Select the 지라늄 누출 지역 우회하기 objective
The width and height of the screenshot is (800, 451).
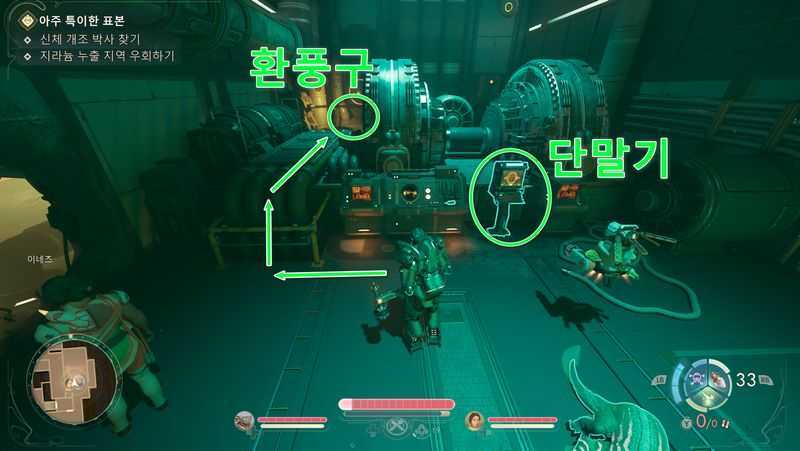pyautogui.click(x=105, y=56)
